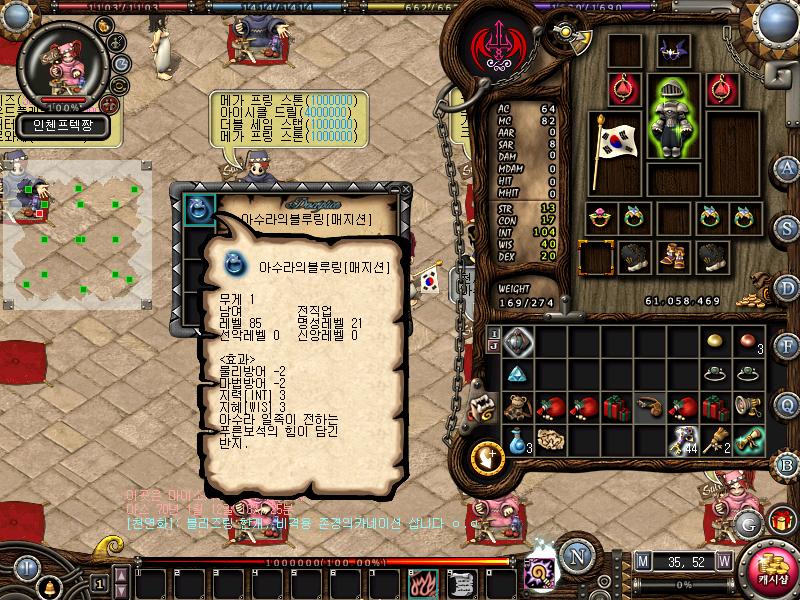The width and height of the screenshot is (800, 600).
Task: Click the round A shortcut button
Action: [788, 167]
